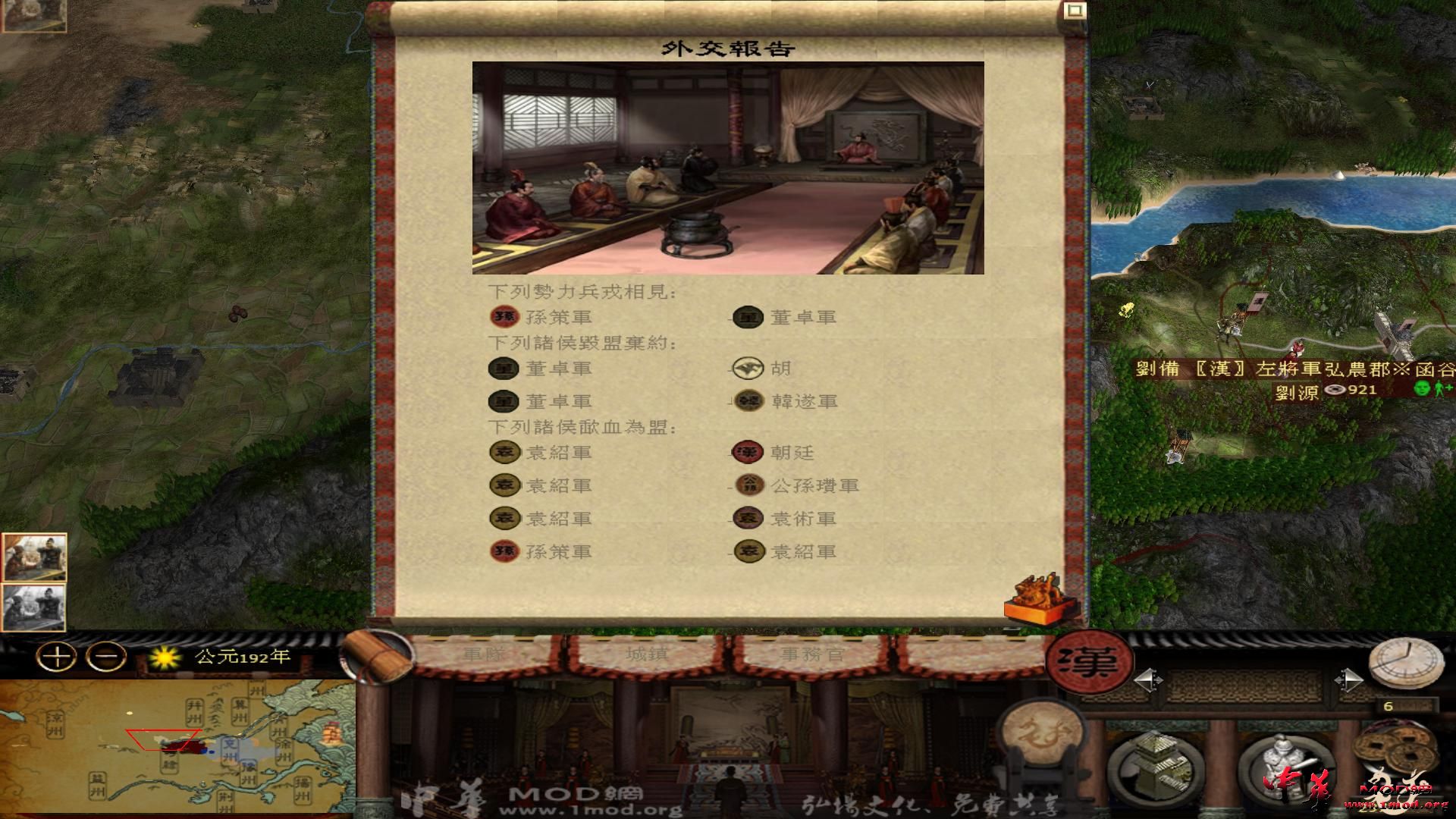Open the 城鎮 tab

click(x=645, y=654)
